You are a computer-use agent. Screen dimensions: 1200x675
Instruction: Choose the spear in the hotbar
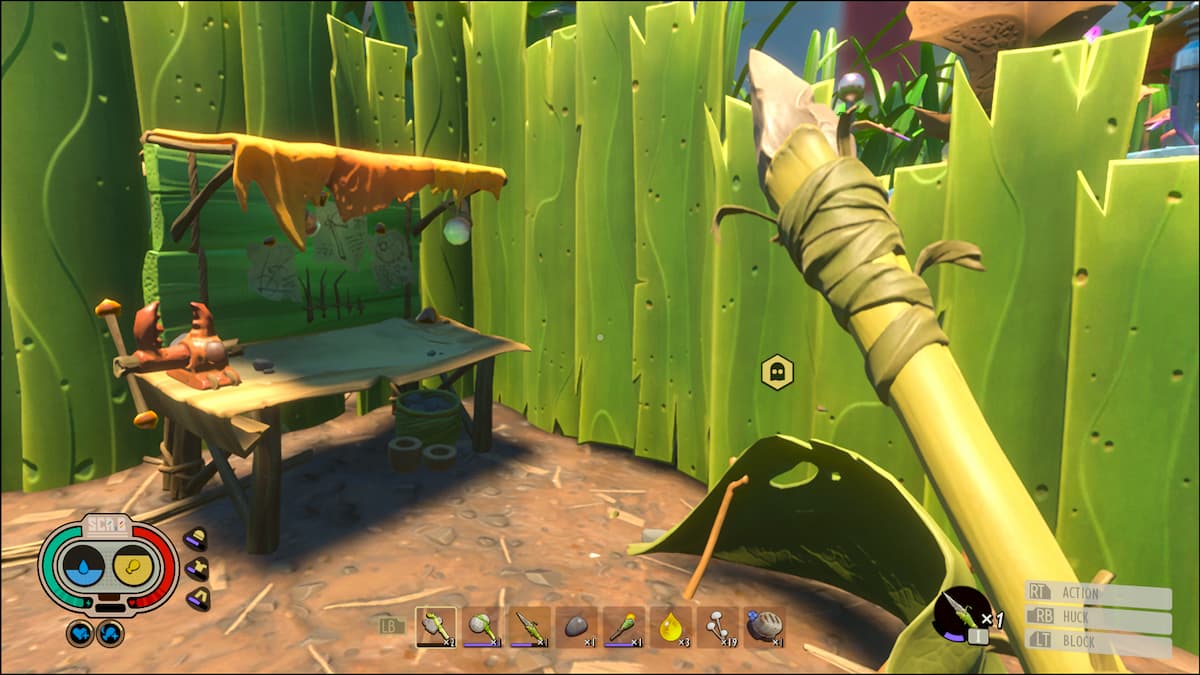529,627
